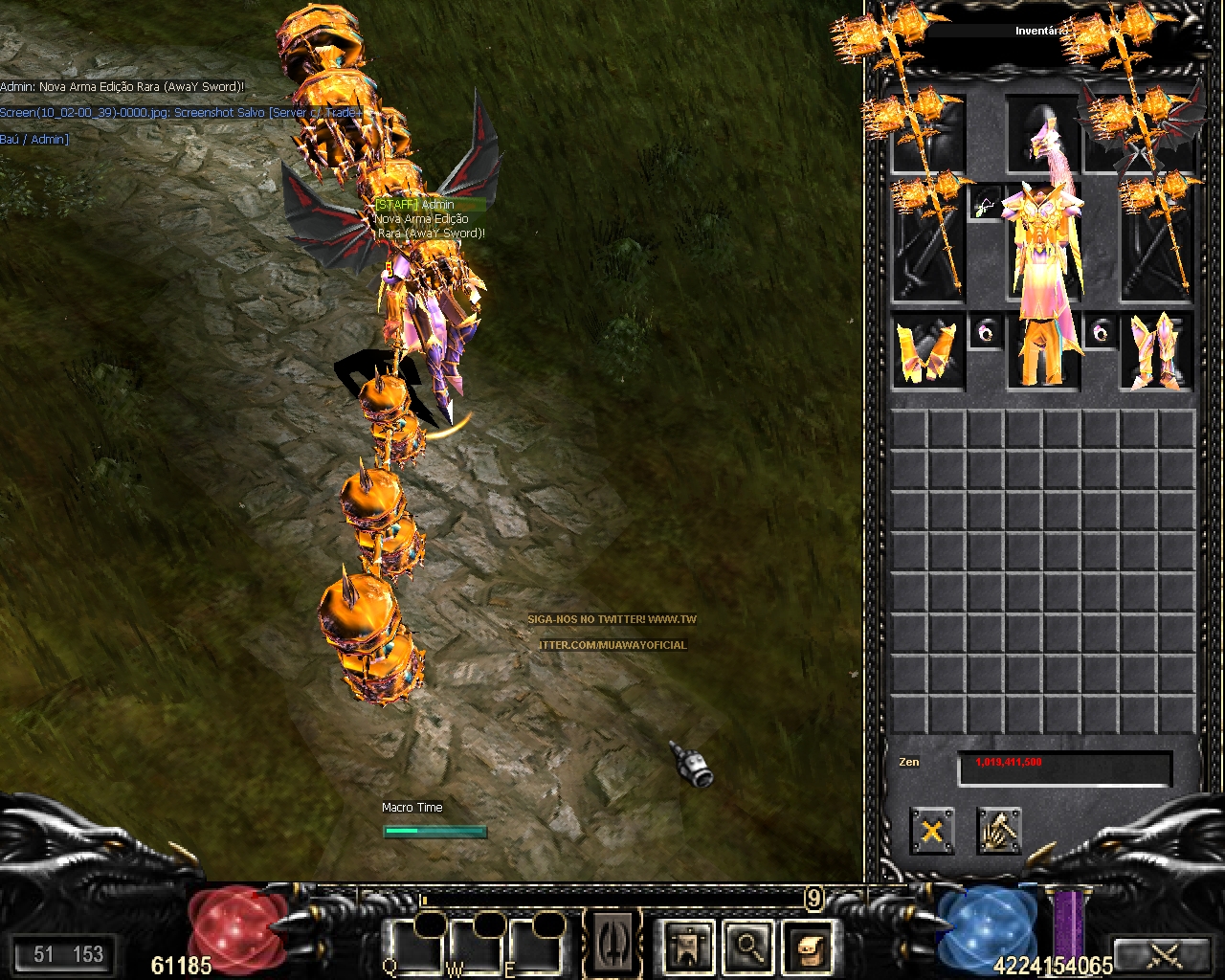Screen dimensions: 1225x980
Task: Select the E hotkey item slot
Action: [535, 947]
